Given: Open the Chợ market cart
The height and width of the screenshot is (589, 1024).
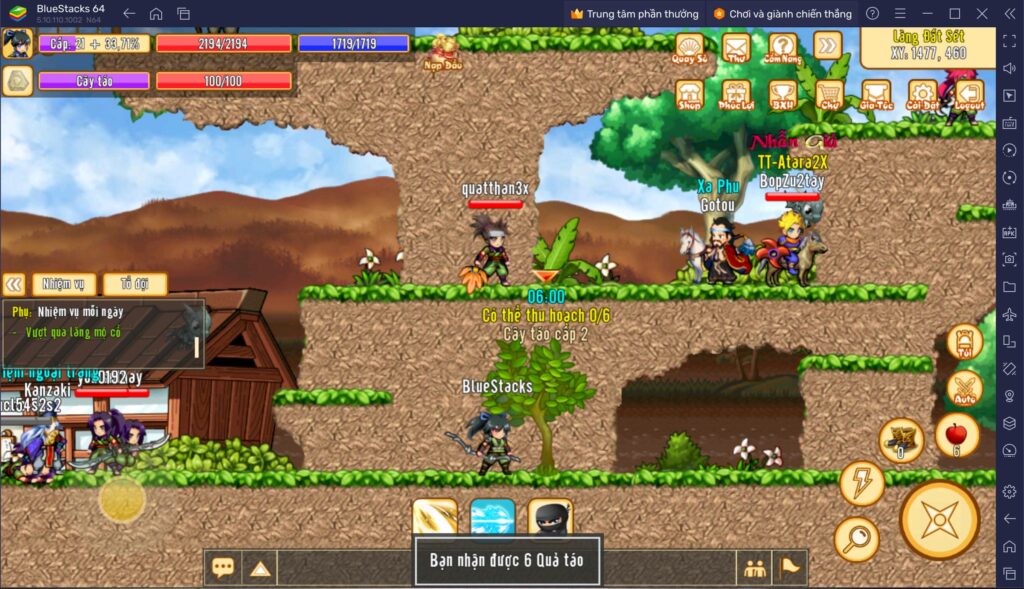Looking at the screenshot, I should 828,94.
